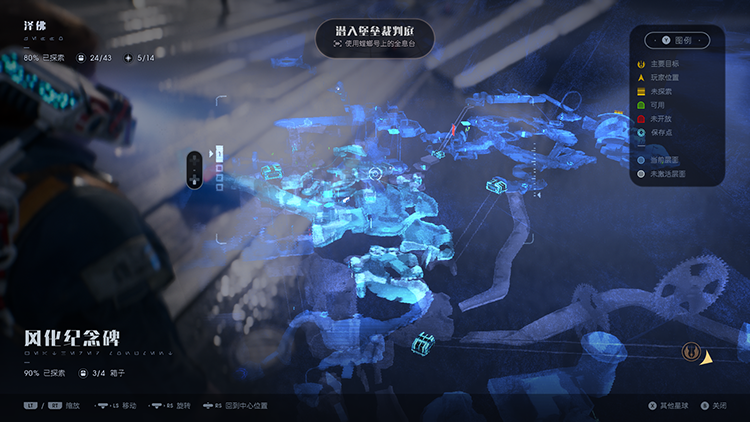The width and height of the screenshot is (750, 422).
Task: Choose the 未探索 legend entry
Action: [x=665, y=92]
